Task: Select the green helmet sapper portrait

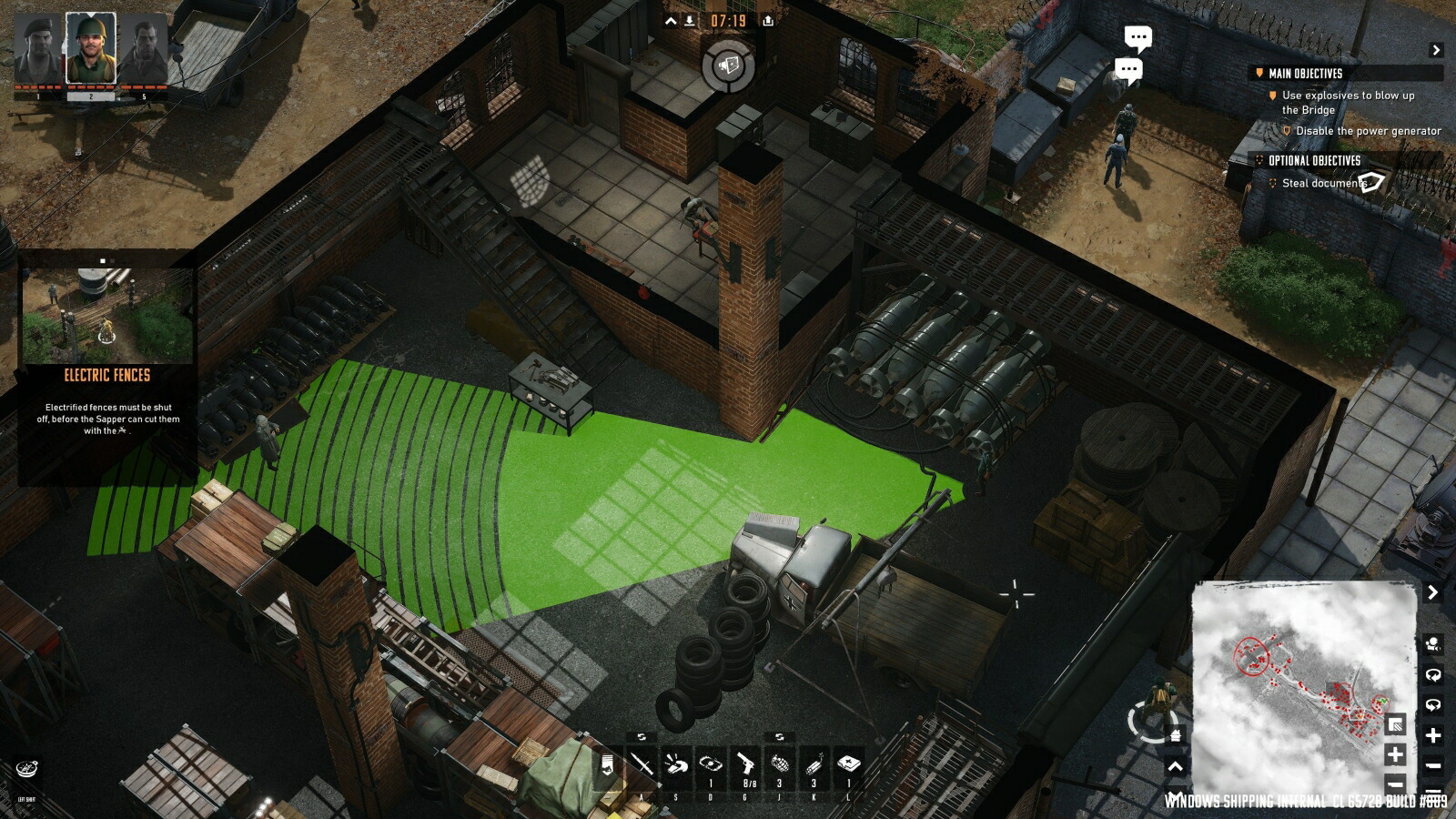Action: click(91, 49)
